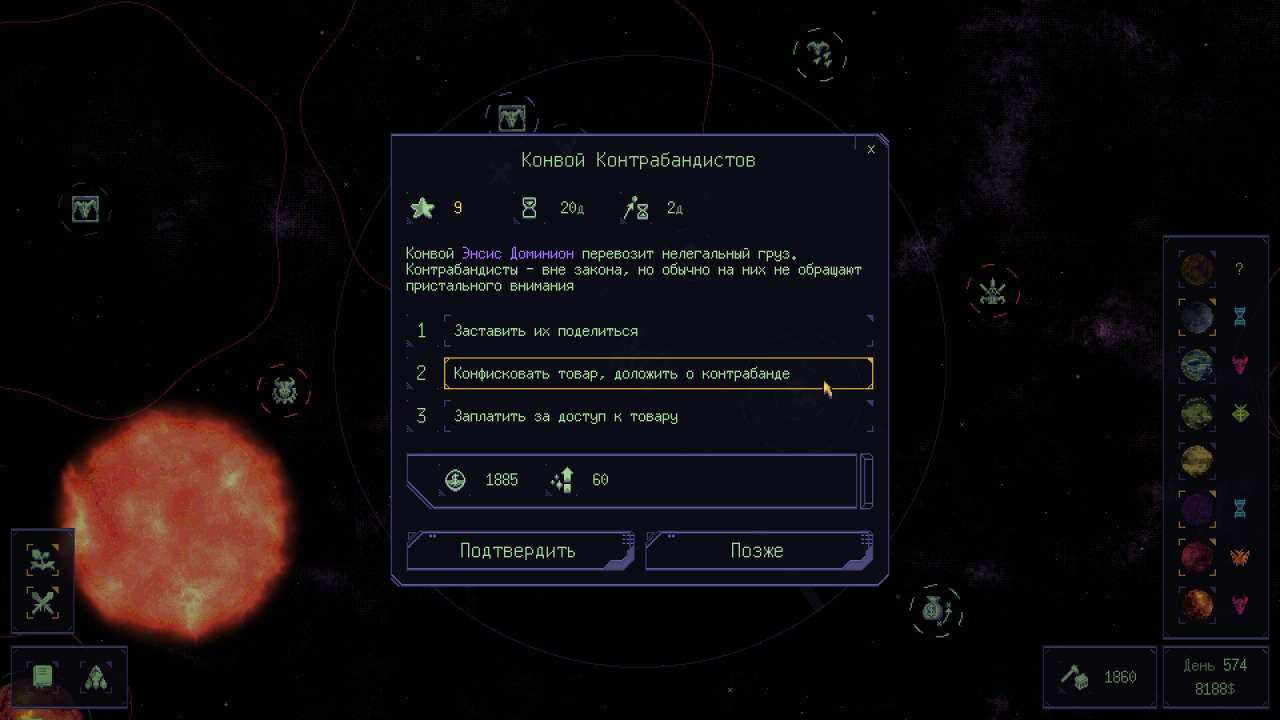Select the olive planet with green insect icon
Viewport: 1280px width, 720px height.
click(1197, 412)
